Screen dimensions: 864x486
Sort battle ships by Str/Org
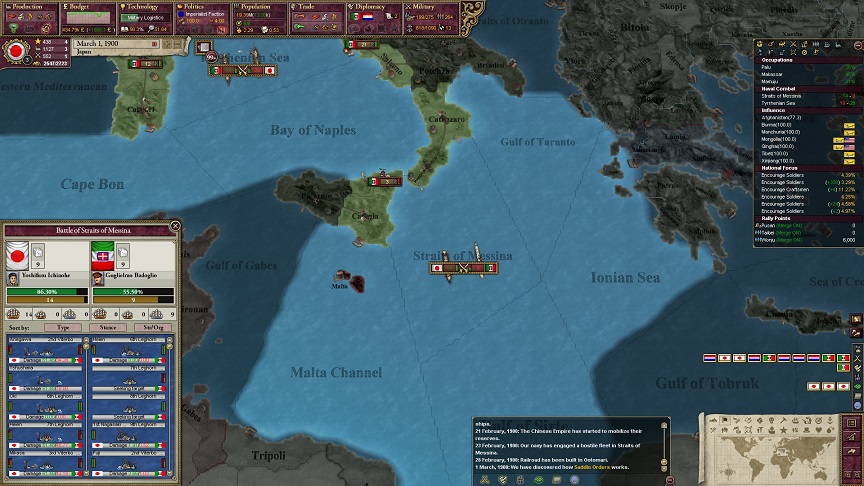(153, 327)
